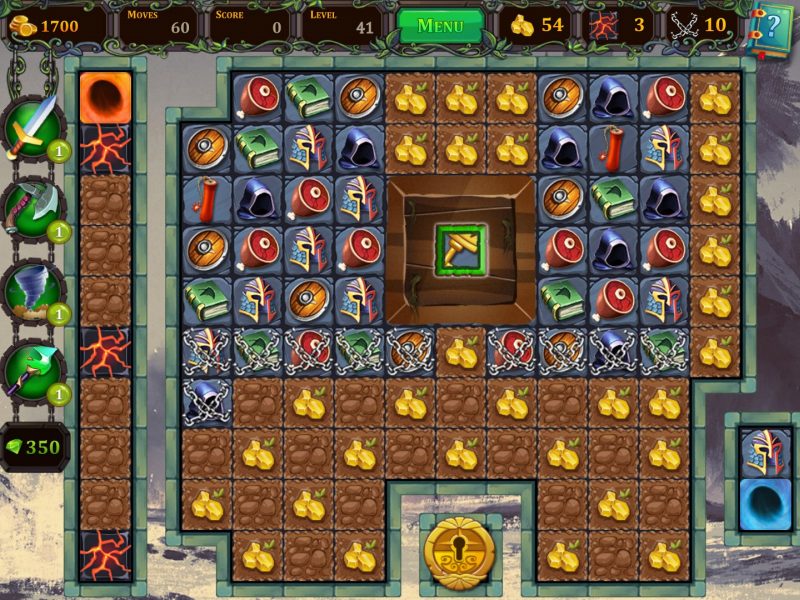Activate the green-gem staff power-up

[x=33, y=370]
